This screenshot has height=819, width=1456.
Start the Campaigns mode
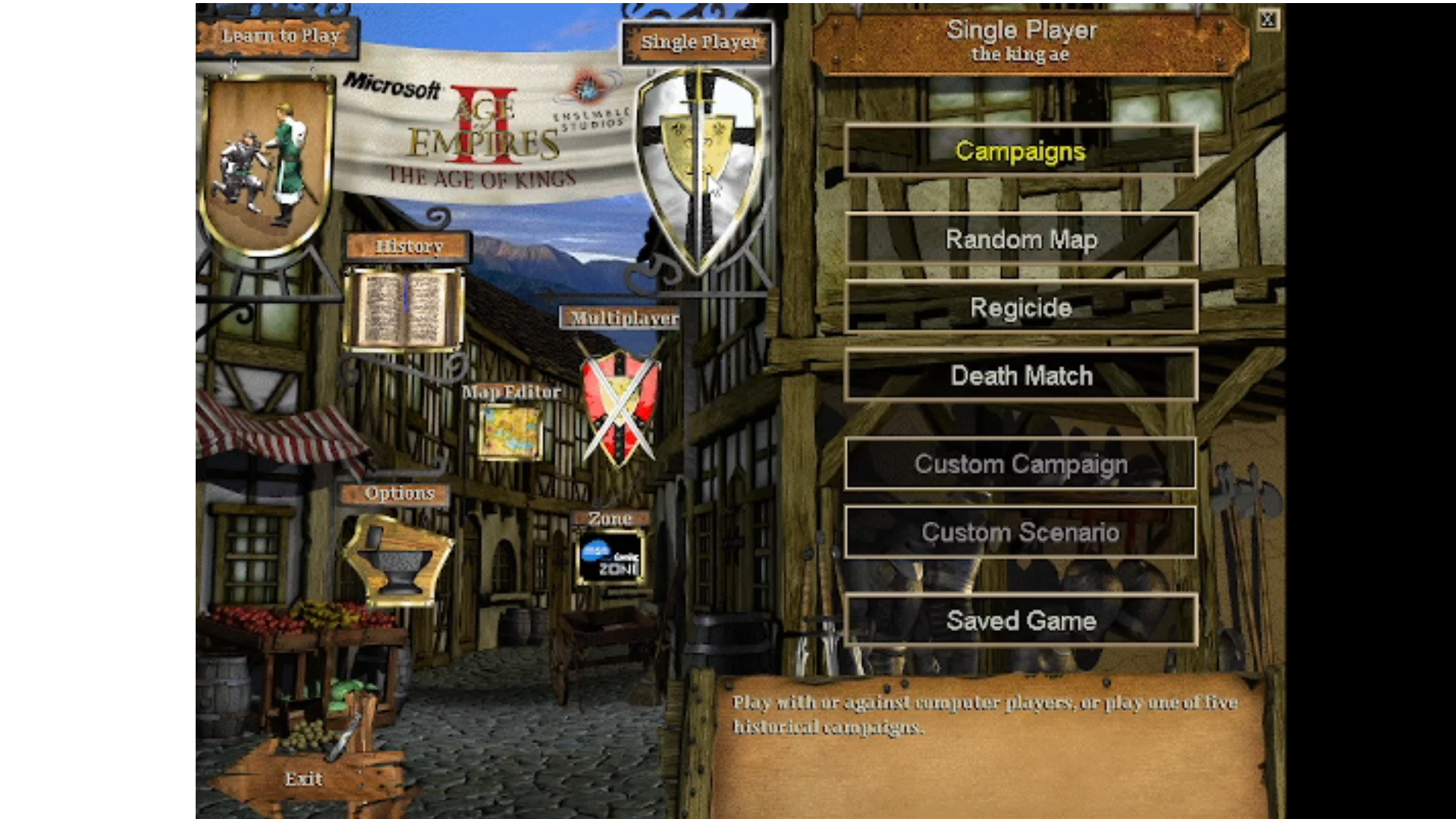[x=1020, y=151]
